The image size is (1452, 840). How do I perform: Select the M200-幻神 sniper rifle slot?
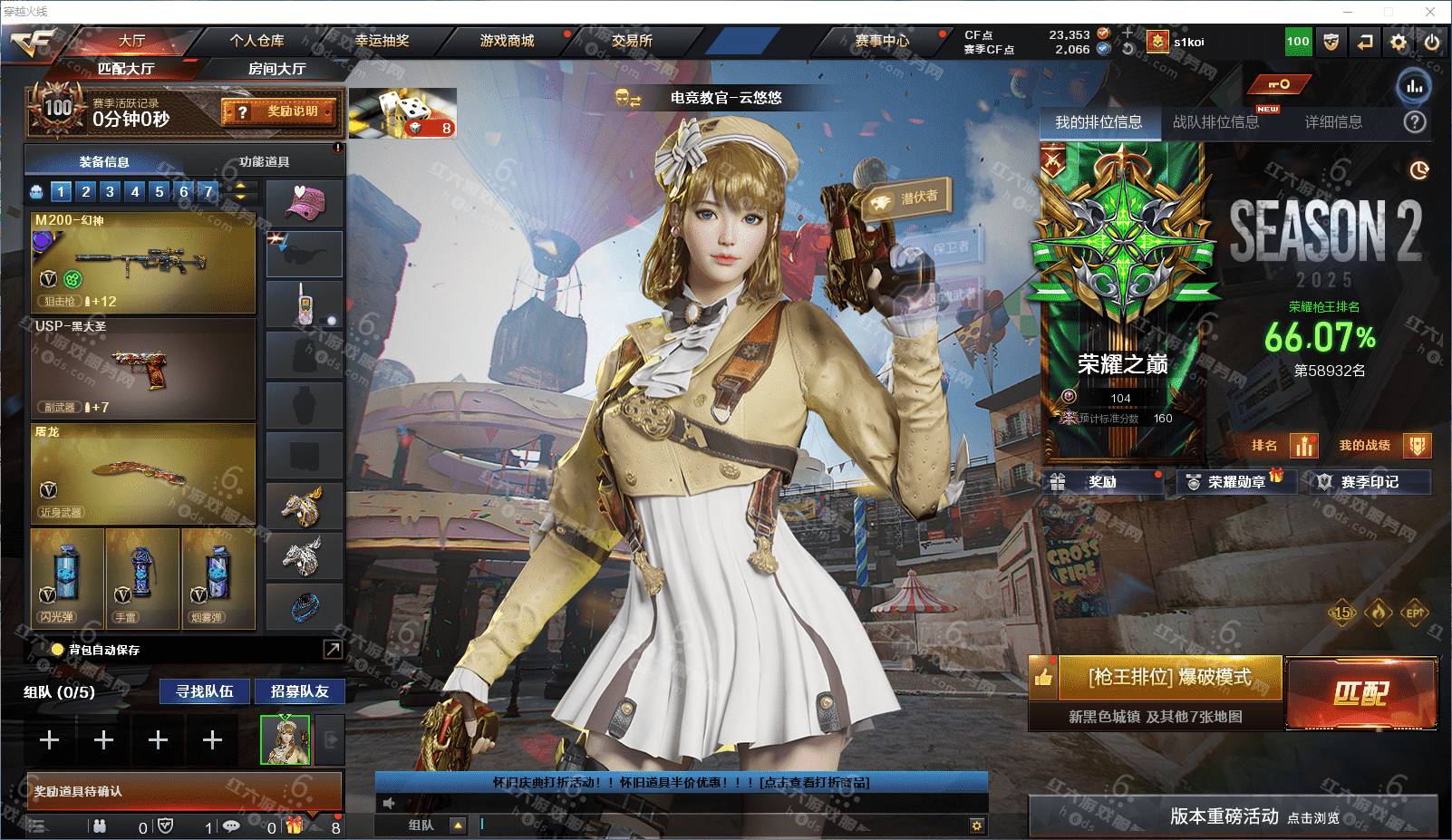143,263
